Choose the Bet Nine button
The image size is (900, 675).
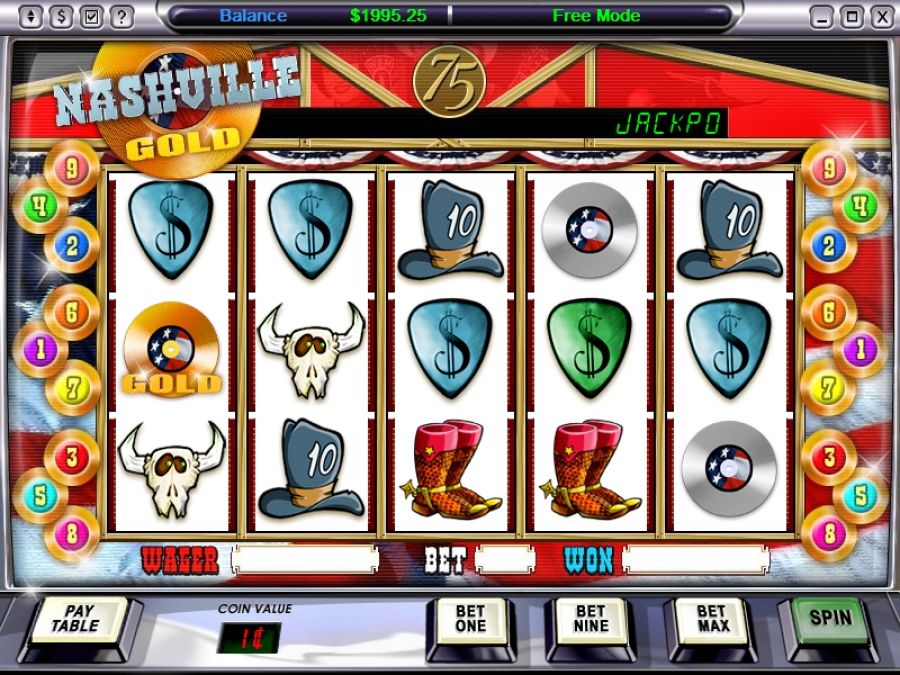point(590,620)
